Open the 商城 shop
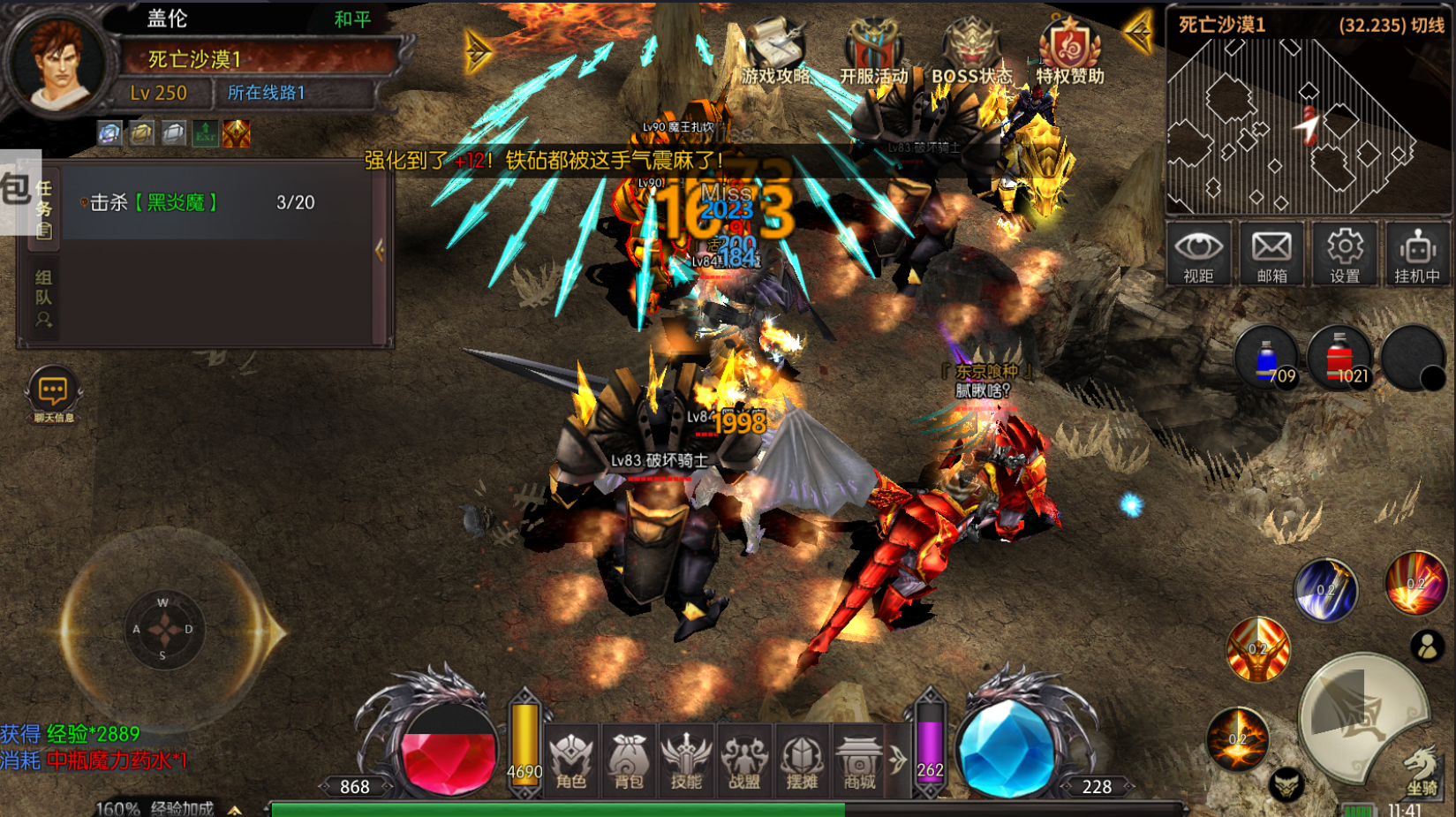 pyautogui.click(x=860, y=760)
